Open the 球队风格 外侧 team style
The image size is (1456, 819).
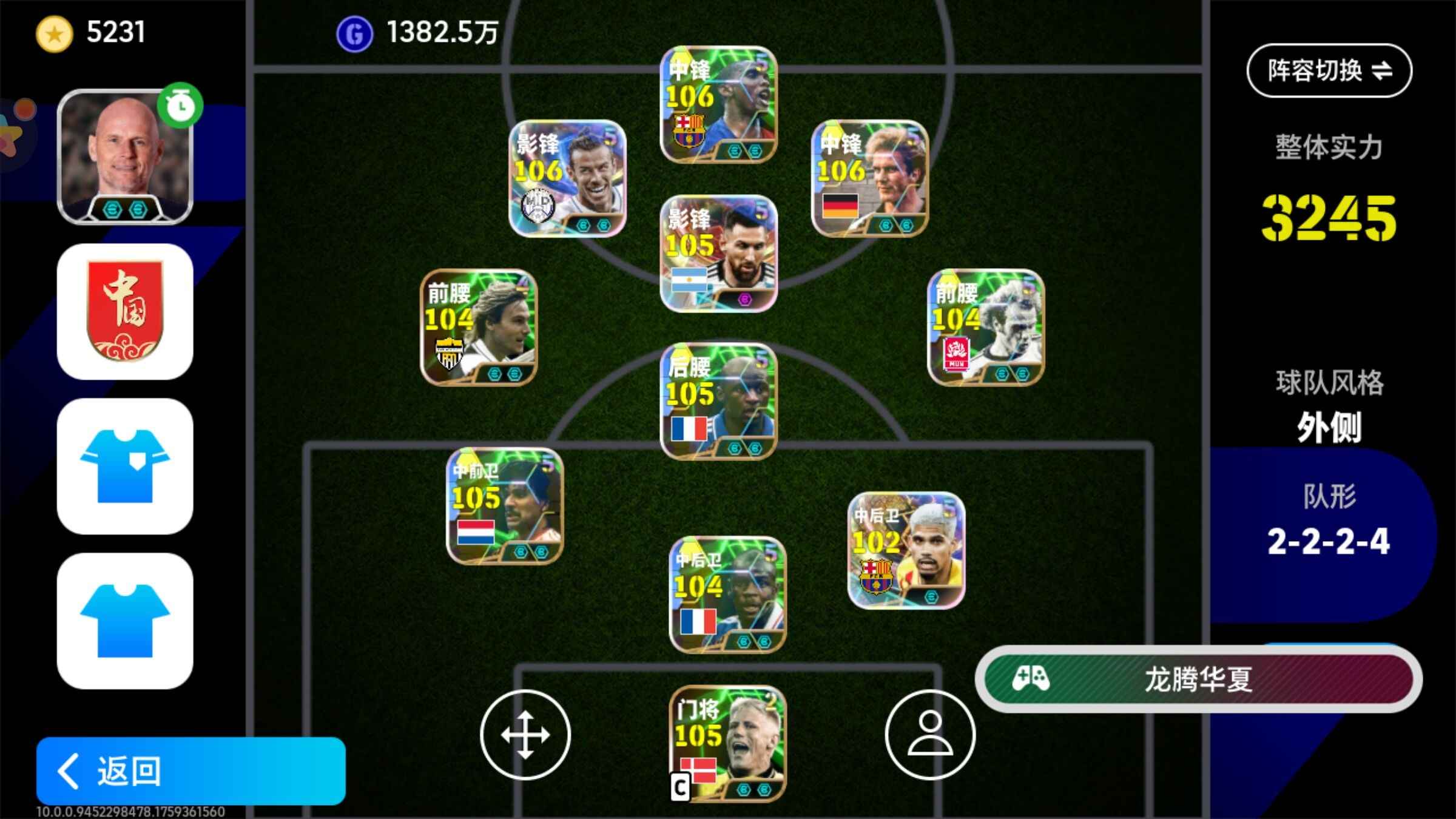click(1329, 408)
